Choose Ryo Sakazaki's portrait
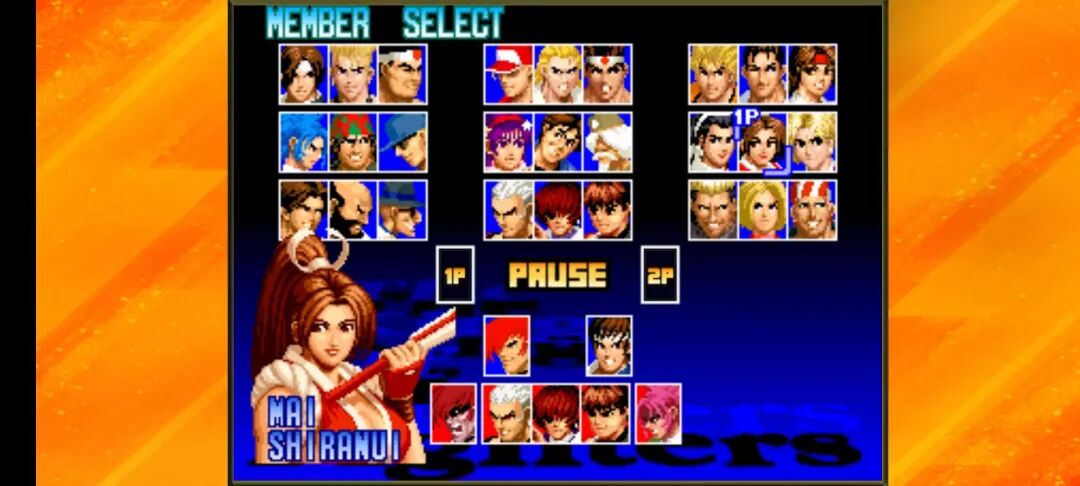Screen dimensions: 1080x486 [713, 74]
